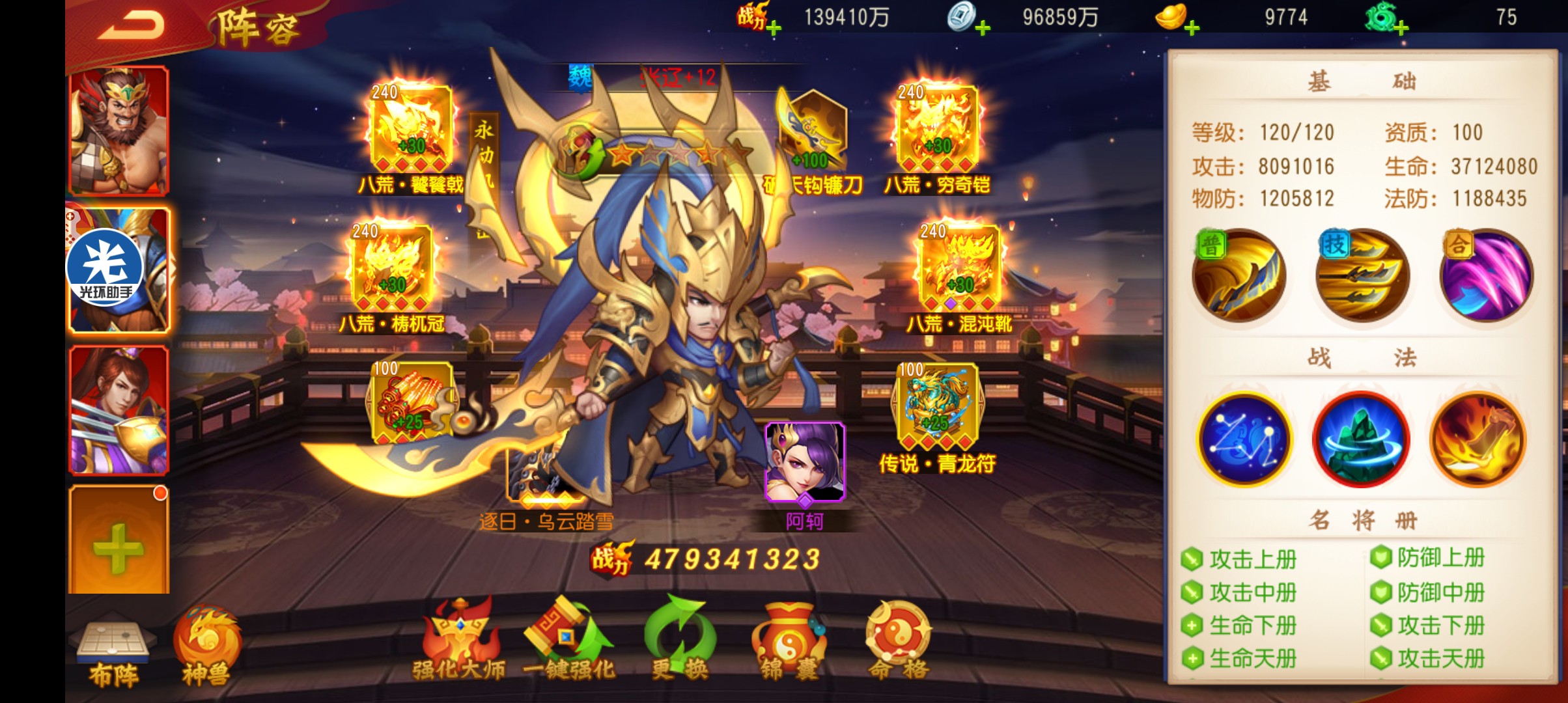Add more gold ingots with plus

coord(1191,29)
